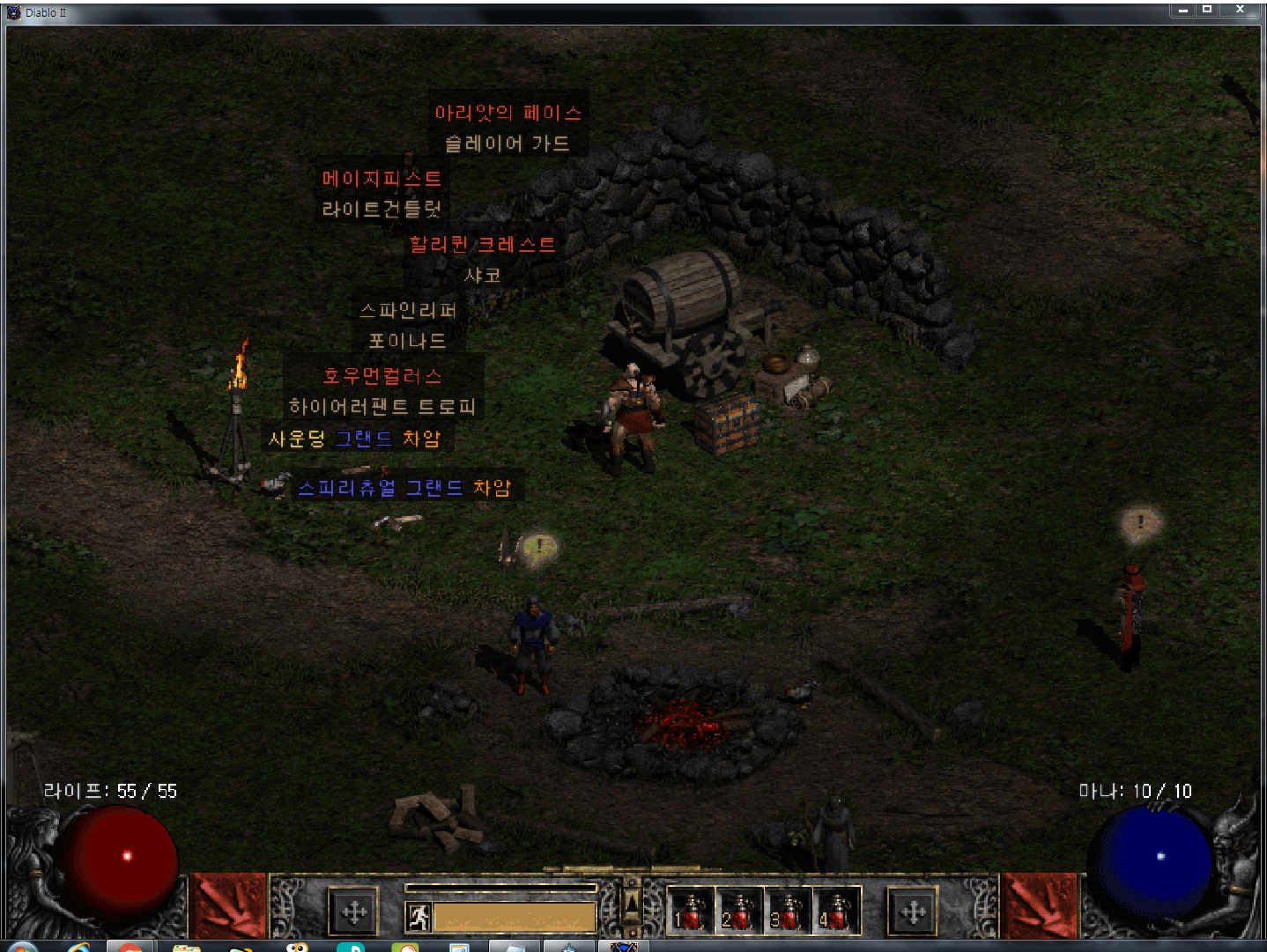Grab the 스피리츄얼 그랜드 차암 label

404,488
